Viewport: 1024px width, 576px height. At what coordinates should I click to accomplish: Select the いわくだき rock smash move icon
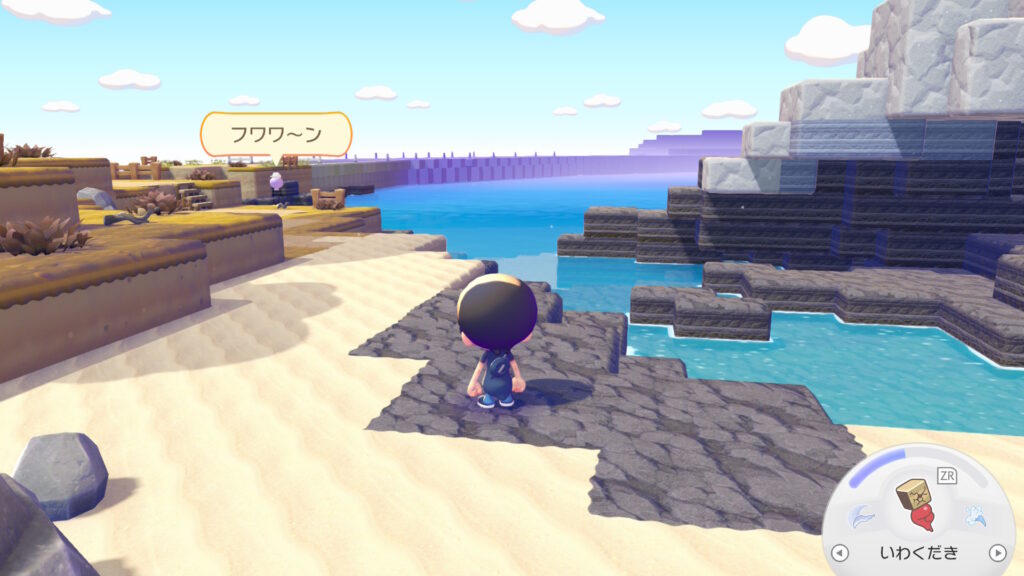point(917,504)
